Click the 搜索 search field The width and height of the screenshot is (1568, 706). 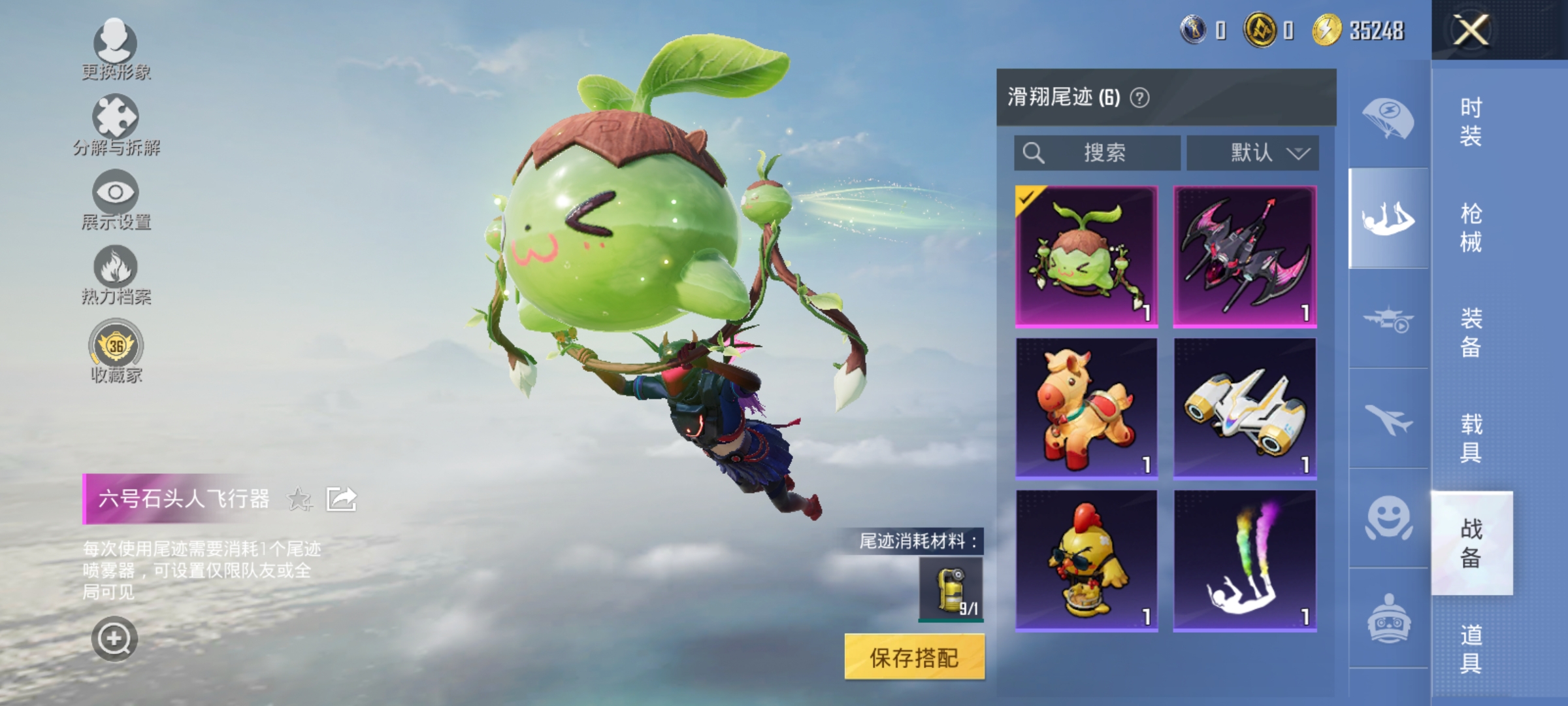(x=1096, y=152)
